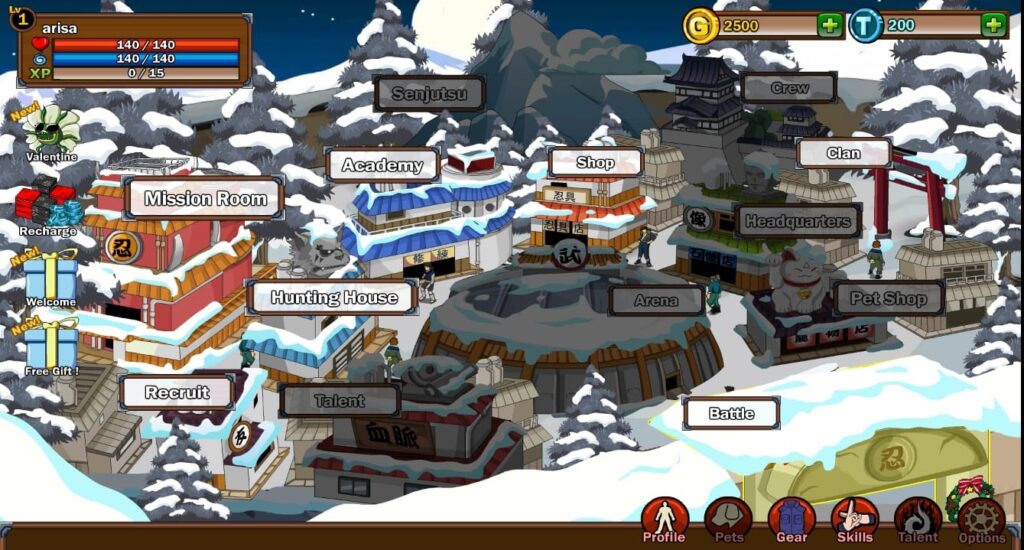Screen dimensions: 1024x550
Task: Go to the Senjutsu building
Action: tap(430, 94)
